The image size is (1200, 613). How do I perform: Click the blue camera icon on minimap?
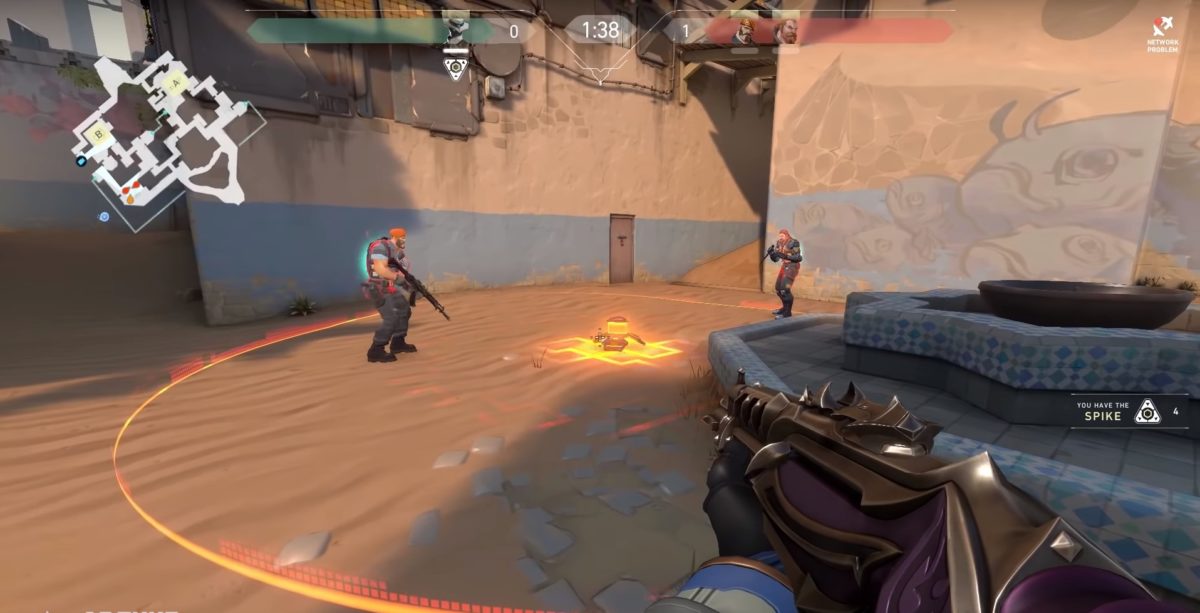click(81, 160)
